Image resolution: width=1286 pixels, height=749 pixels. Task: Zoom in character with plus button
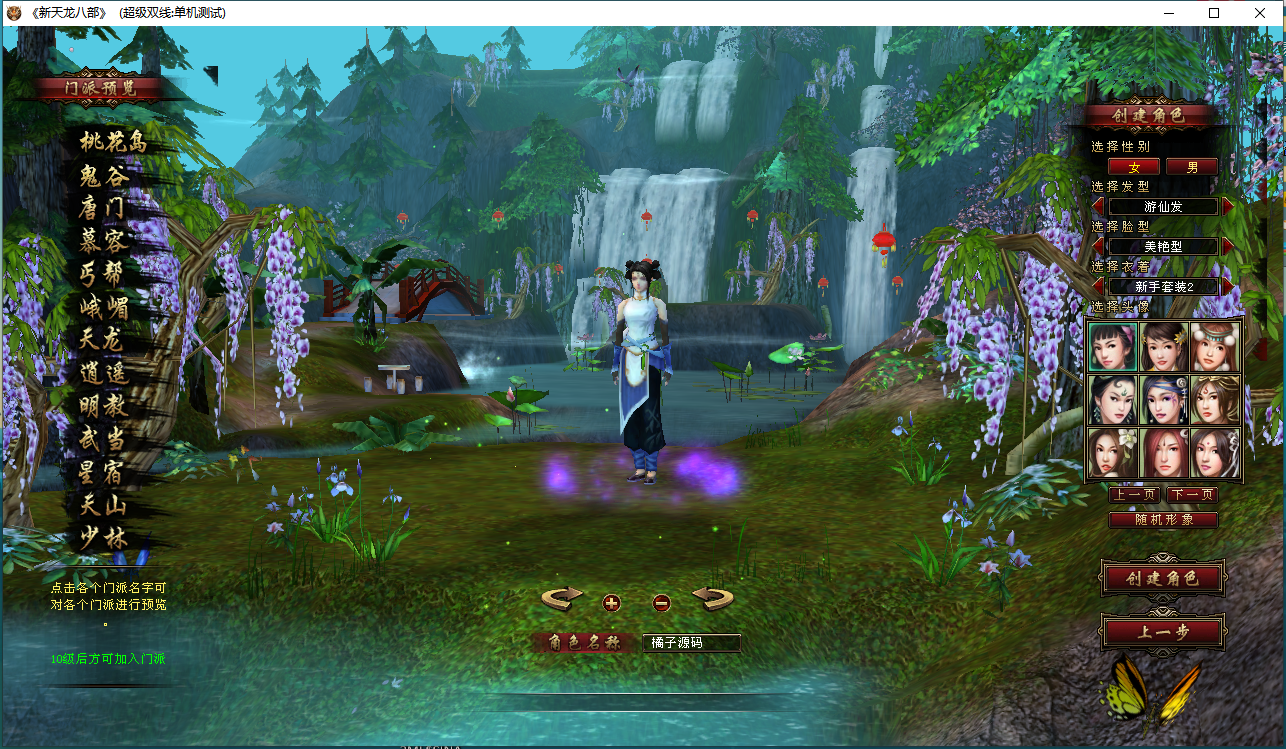(x=612, y=602)
